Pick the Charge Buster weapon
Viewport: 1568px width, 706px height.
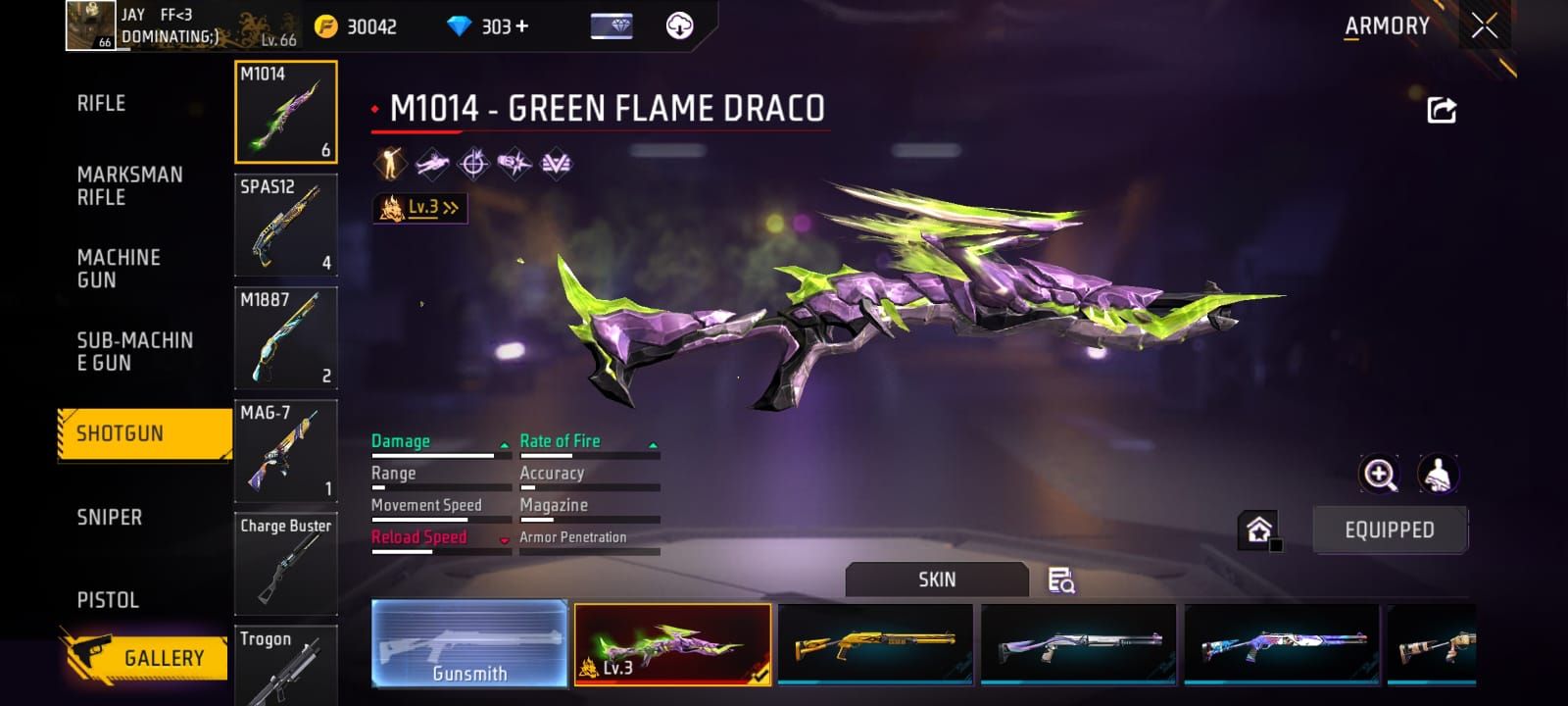pyautogui.click(x=285, y=564)
